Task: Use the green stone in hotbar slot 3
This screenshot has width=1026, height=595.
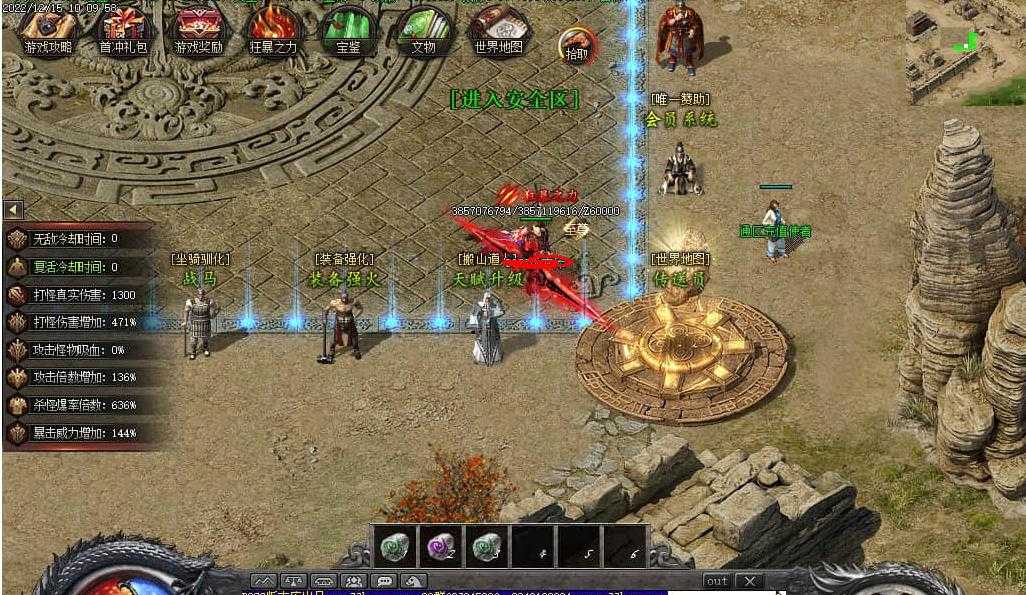Action: pos(487,547)
